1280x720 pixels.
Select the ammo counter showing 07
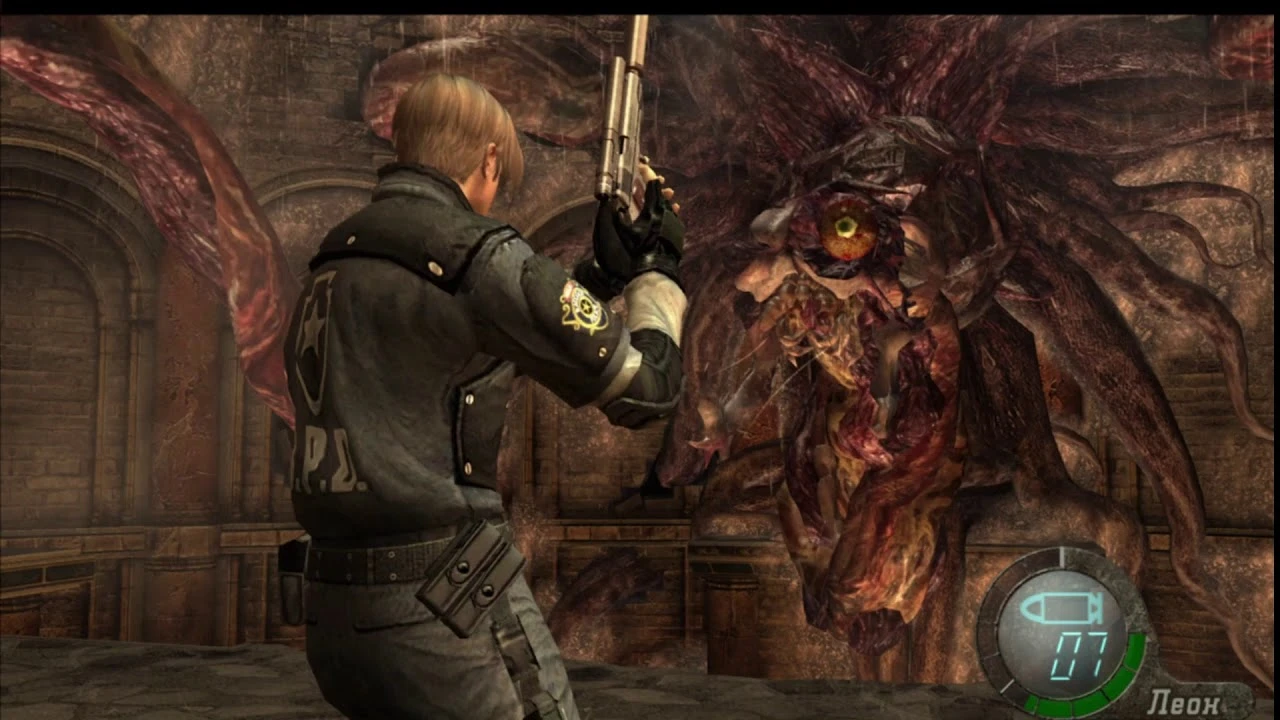[1080, 653]
